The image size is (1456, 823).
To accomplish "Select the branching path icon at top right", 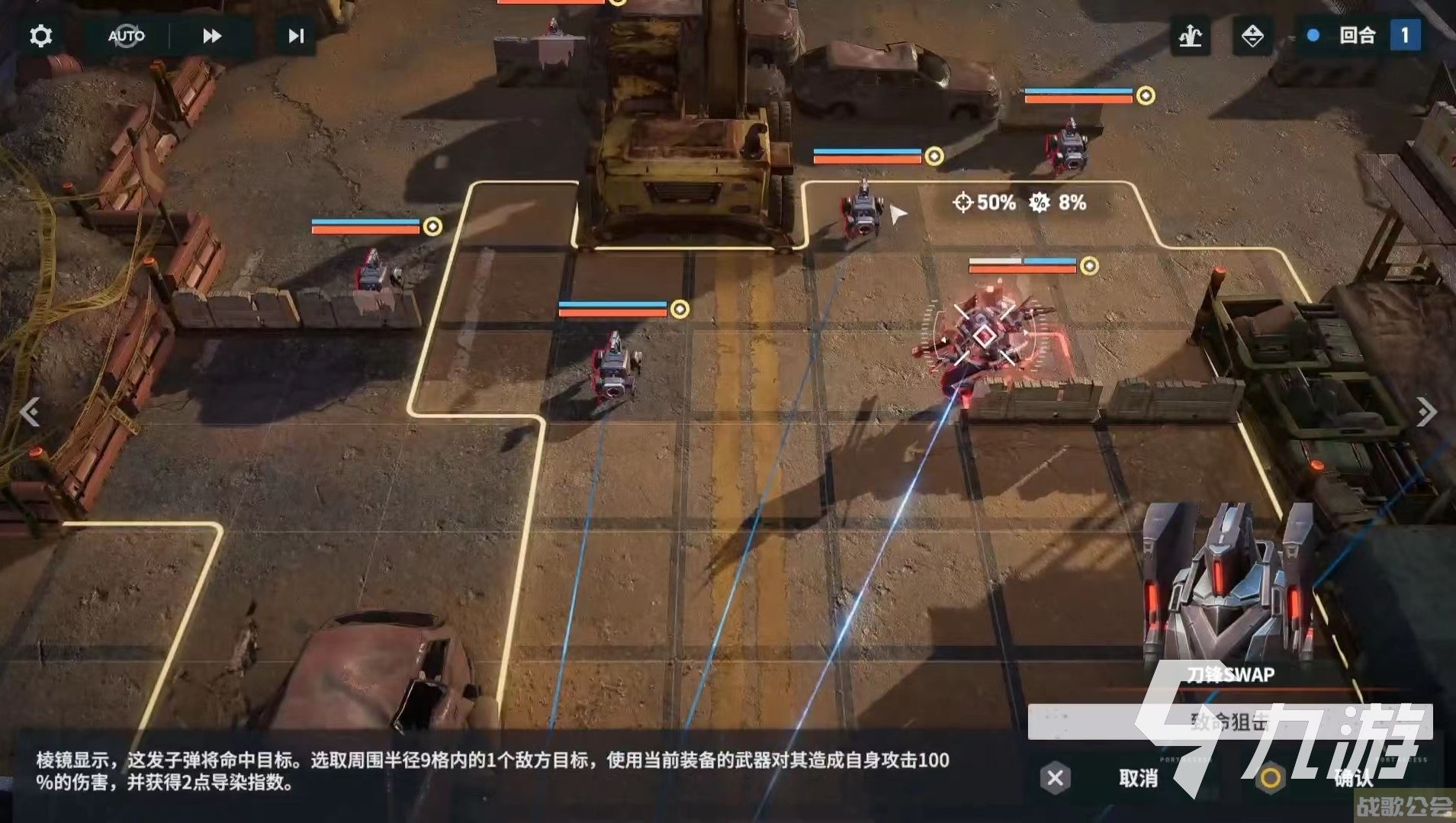I will 1191,36.
